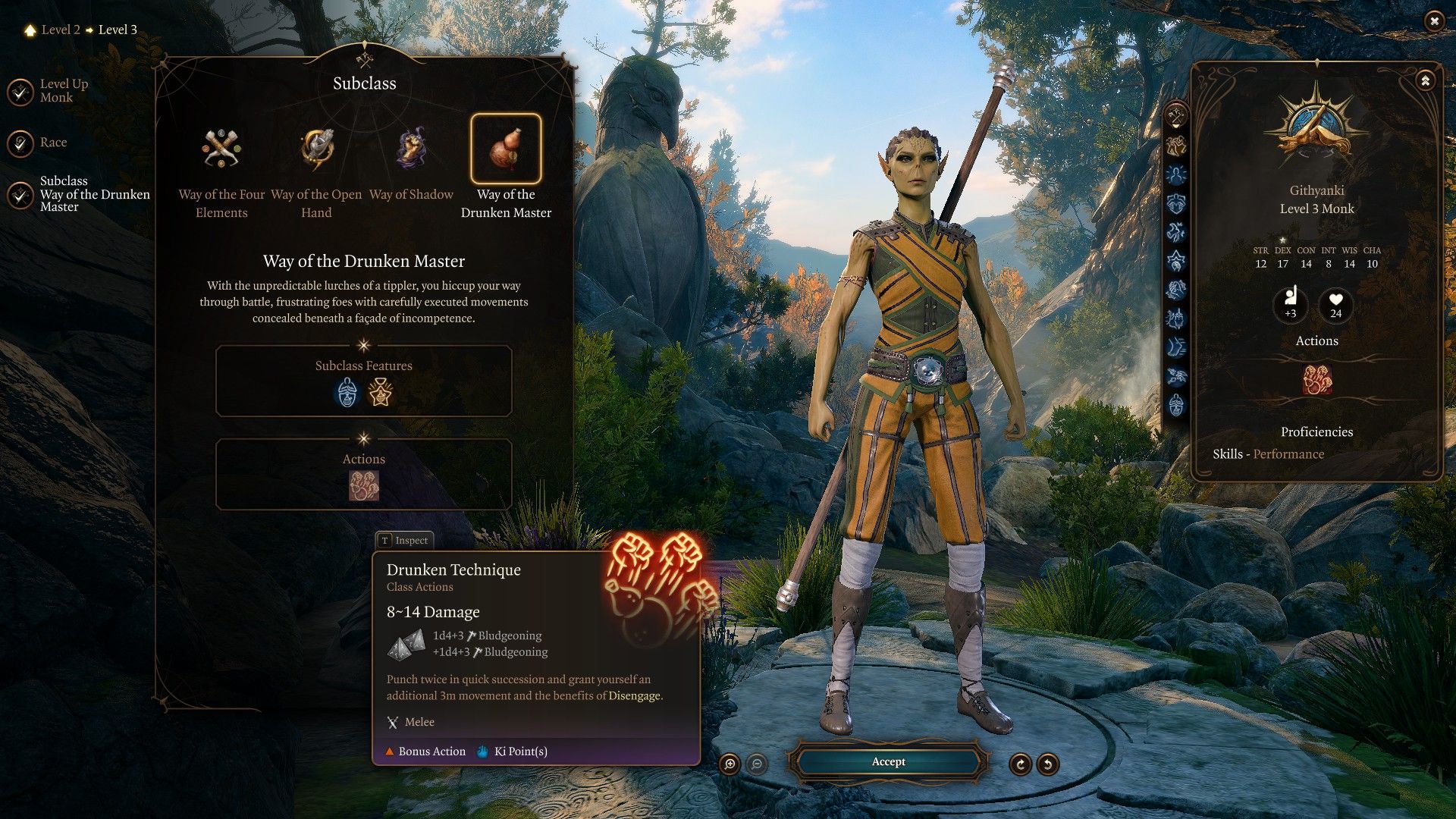This screenshot has height=819, width=1456.
Task: Rotate the character clockwise
Action: coord(1020,764)
